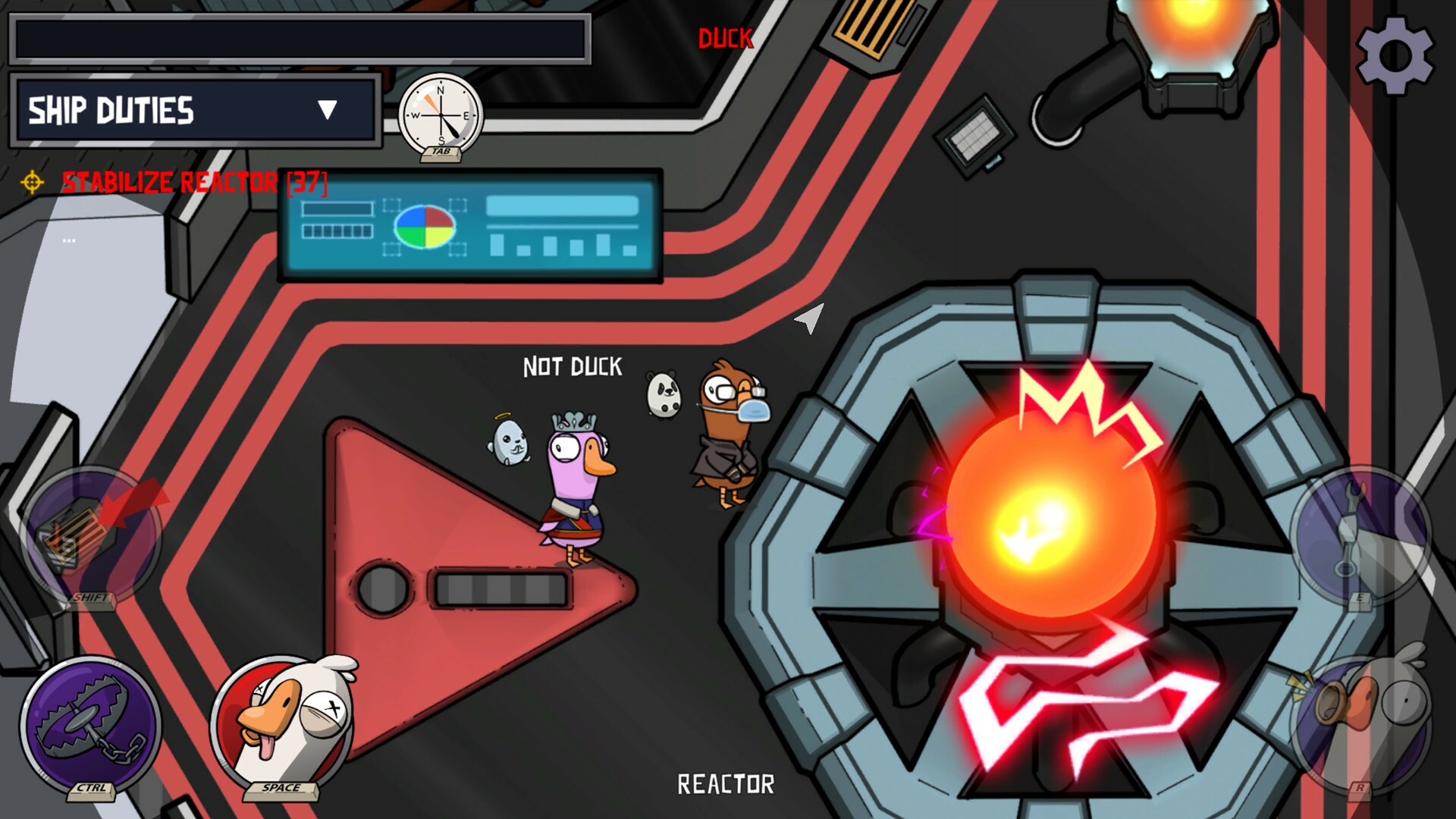Image resolution: width=1456 pixels, height=819 pixels.
Task: Open the minimap via the ellipsis expander
Action: [70, 240]
